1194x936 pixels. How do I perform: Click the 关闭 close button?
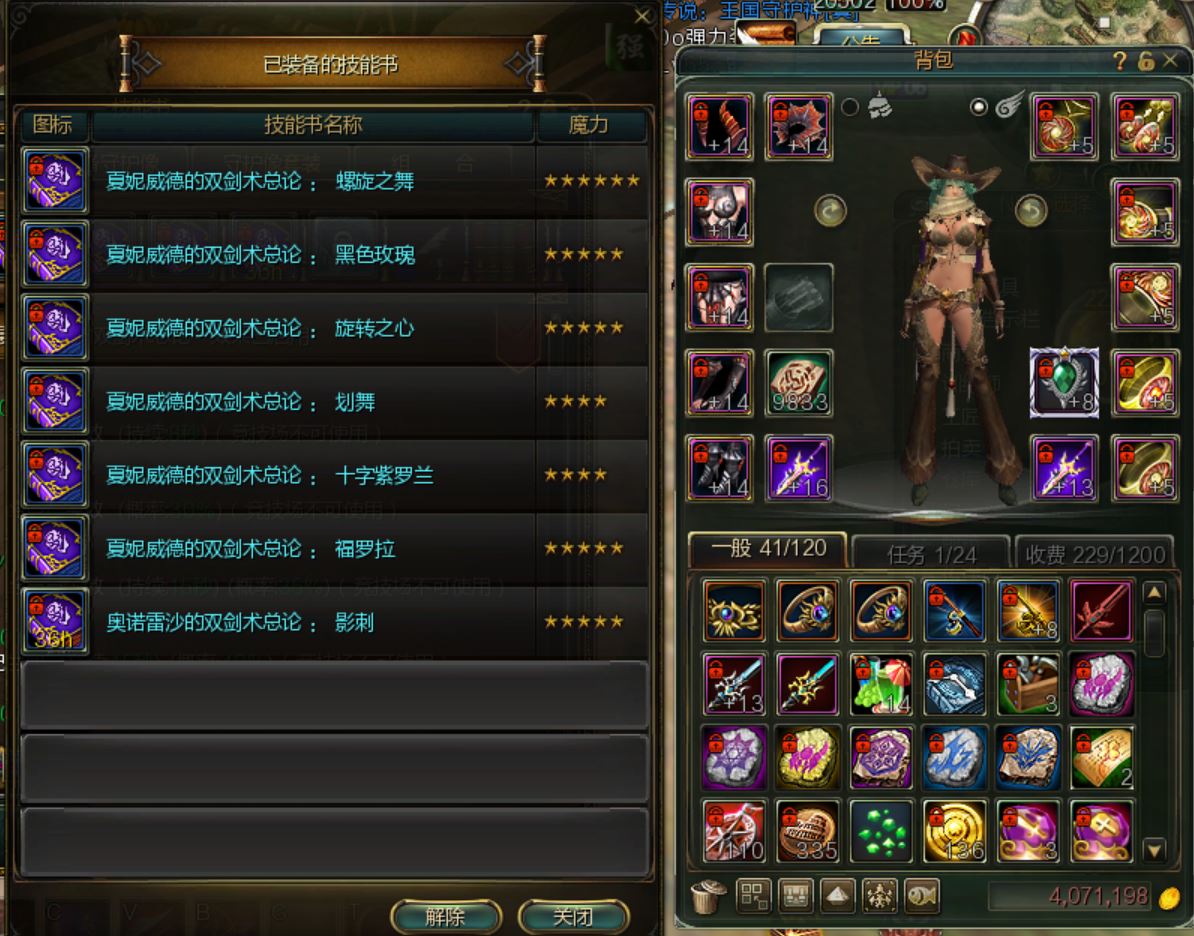click(x=573, y=916)
